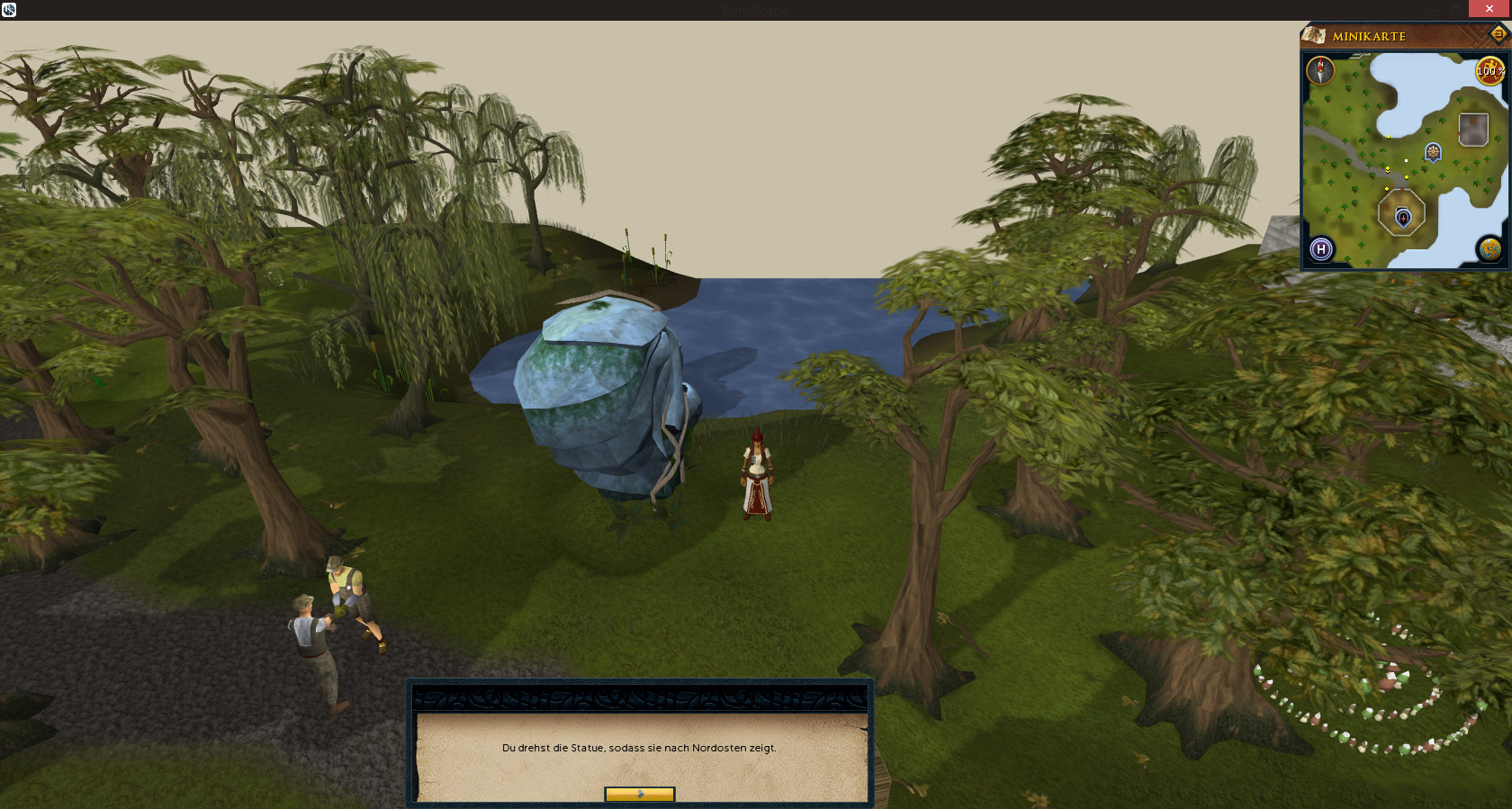Click the grey building on the minimap

click(1473, 130)
